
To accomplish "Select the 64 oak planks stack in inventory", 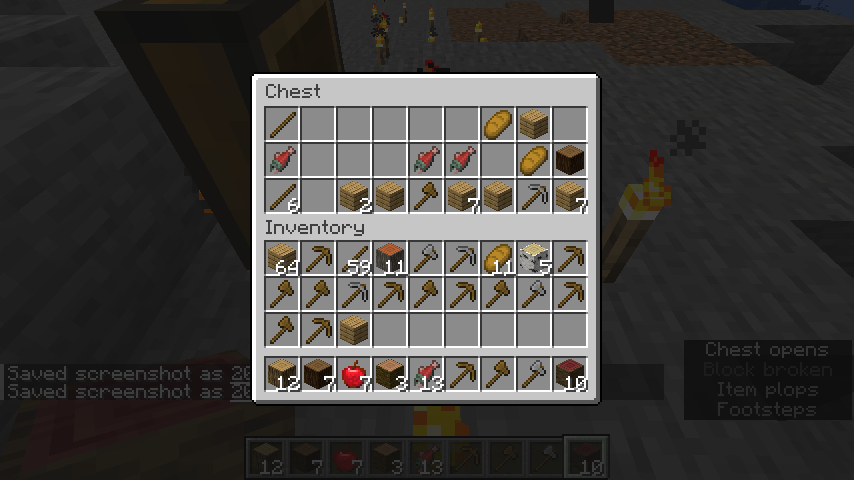I will (x=282, y=259).
